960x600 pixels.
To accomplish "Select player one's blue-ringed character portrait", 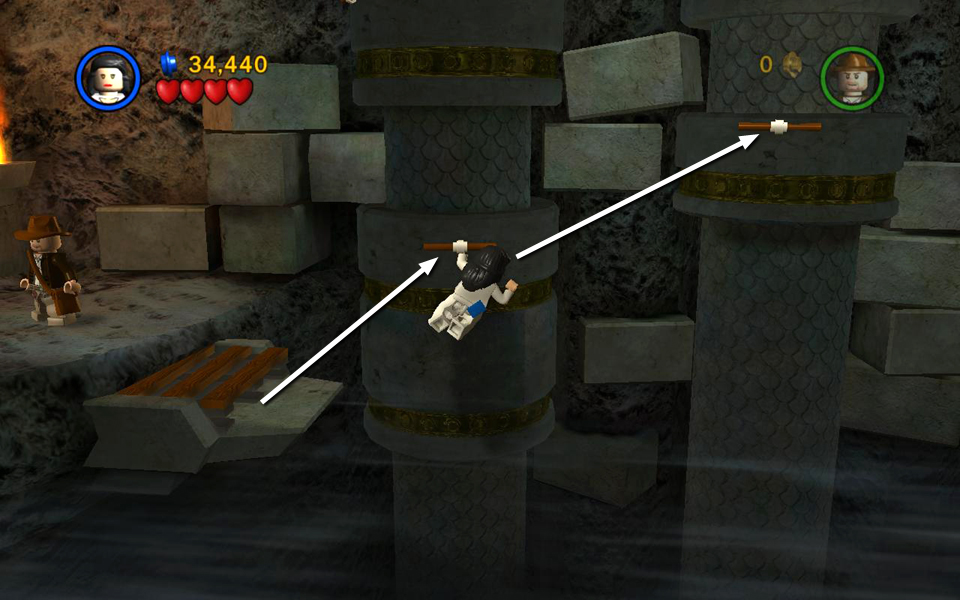I will pyautogui.click(x=108, y=78).
